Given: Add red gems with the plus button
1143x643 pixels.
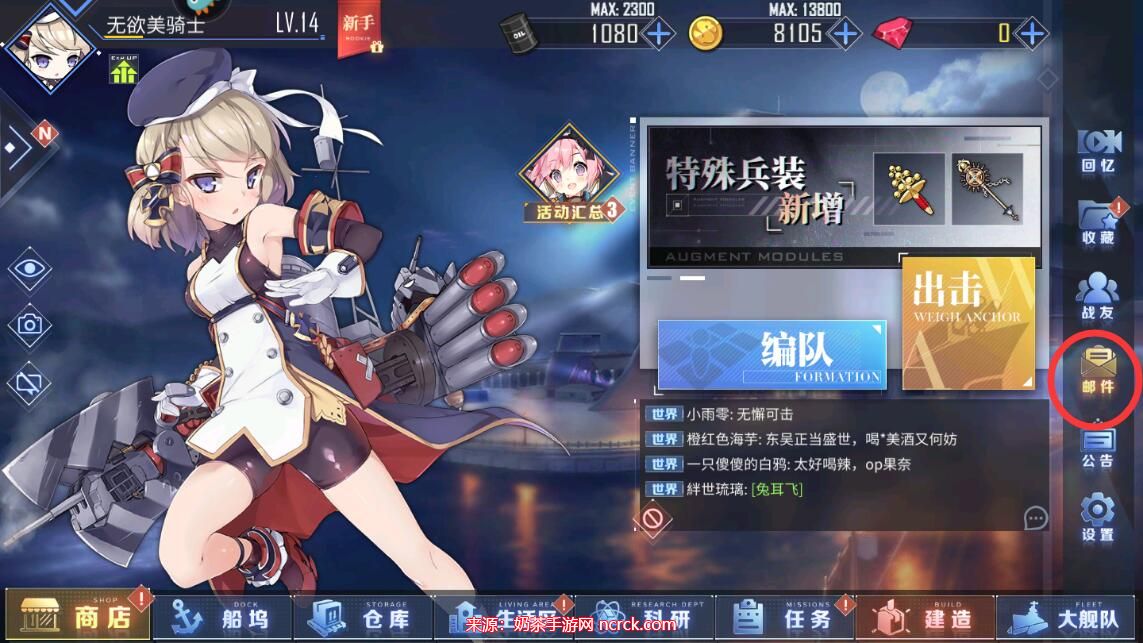Looking at the screenshot, I should 1032,33.
